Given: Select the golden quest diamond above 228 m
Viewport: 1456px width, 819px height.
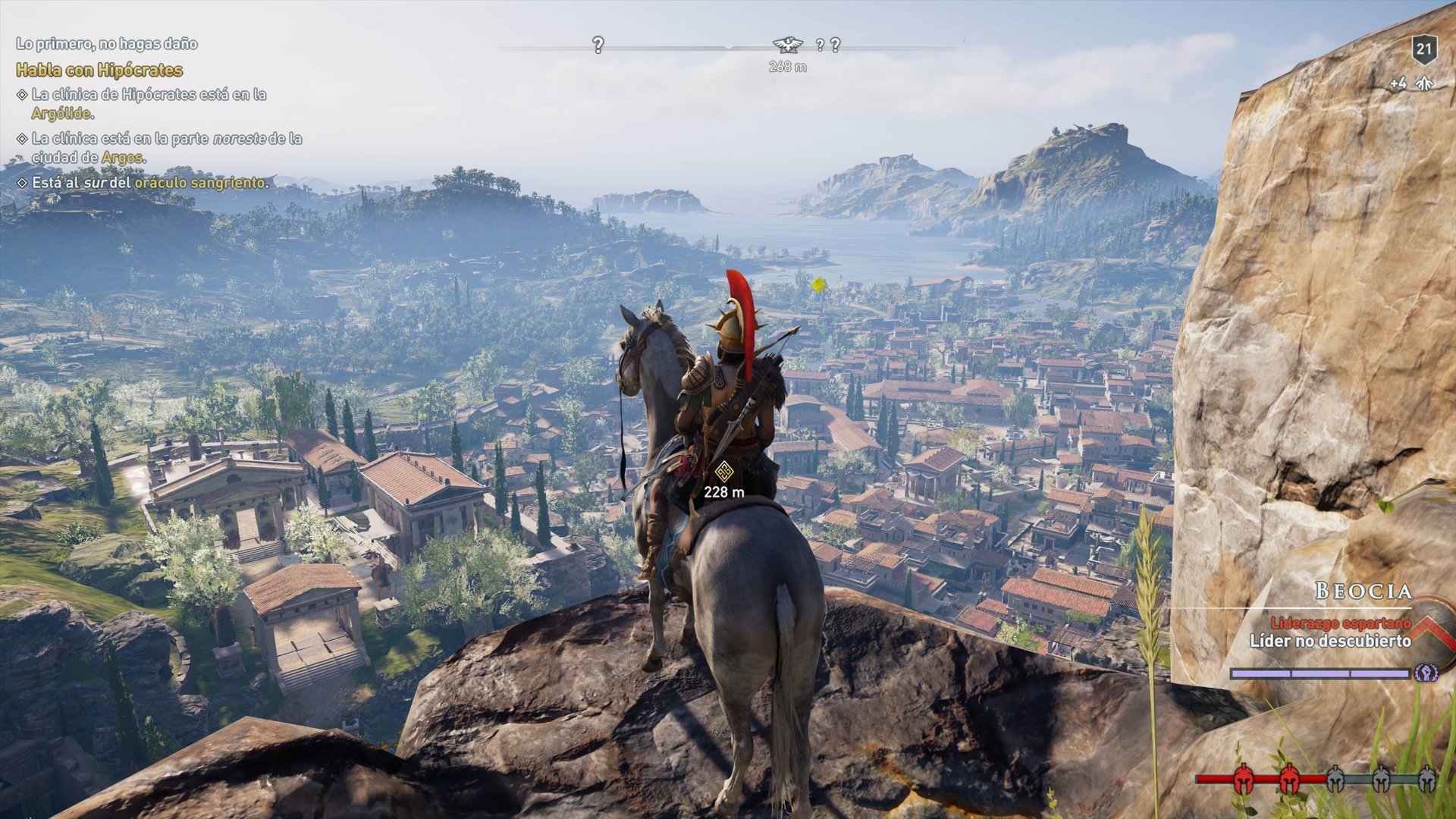Looking at the screenshot, I should [724, 472].
